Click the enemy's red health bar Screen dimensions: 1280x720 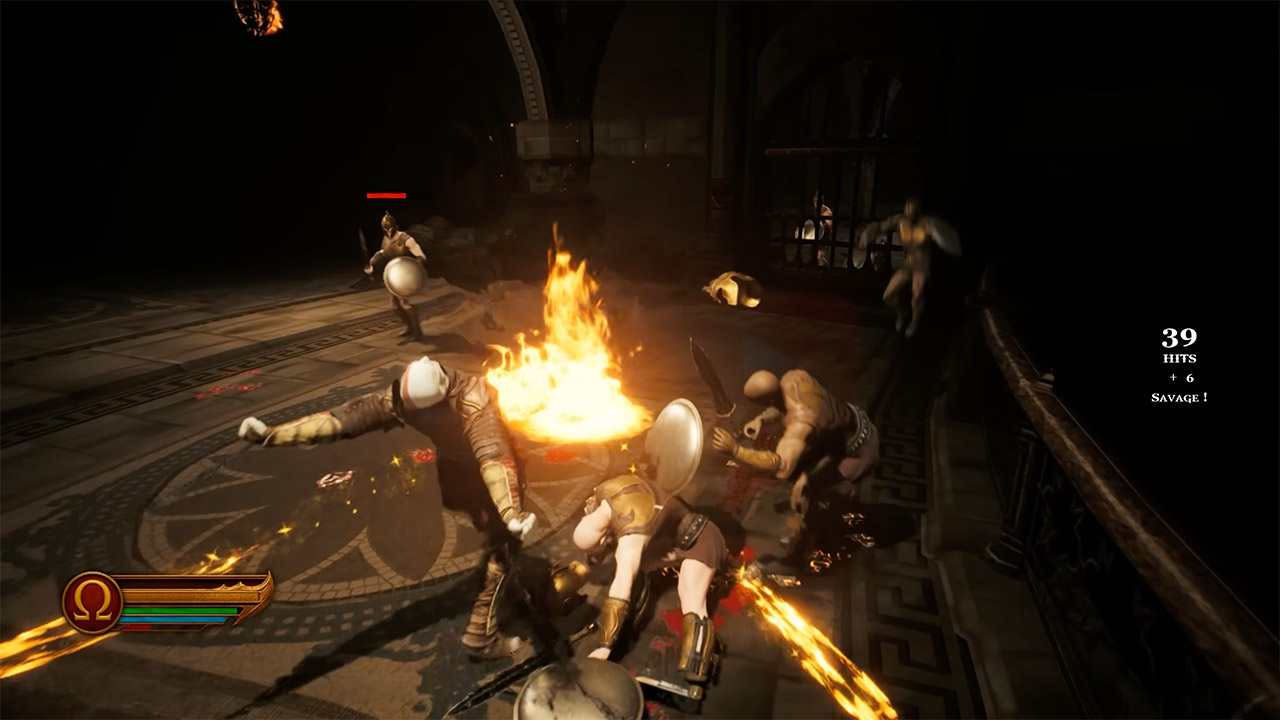coord(386,196)
